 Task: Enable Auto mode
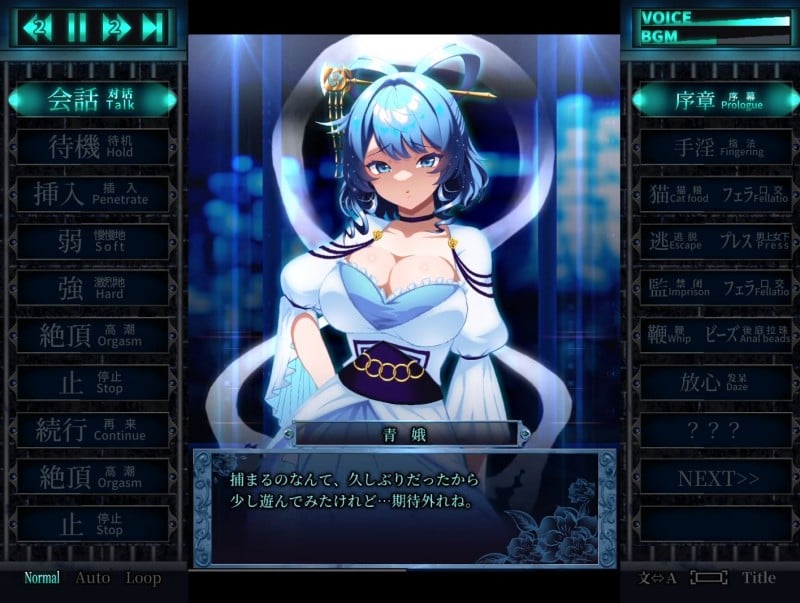point(93,578)
